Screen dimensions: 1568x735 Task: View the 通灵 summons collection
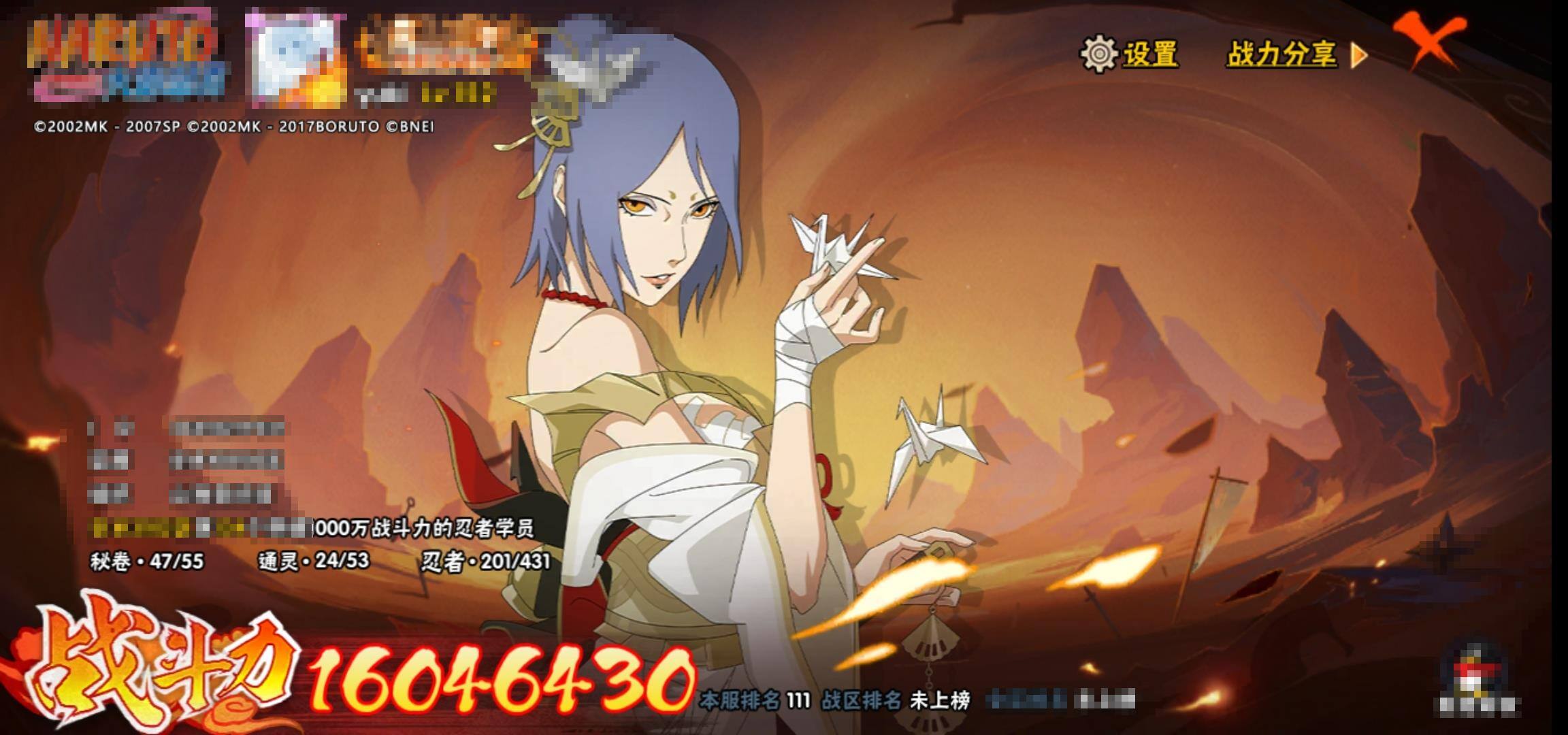[314, 561]
